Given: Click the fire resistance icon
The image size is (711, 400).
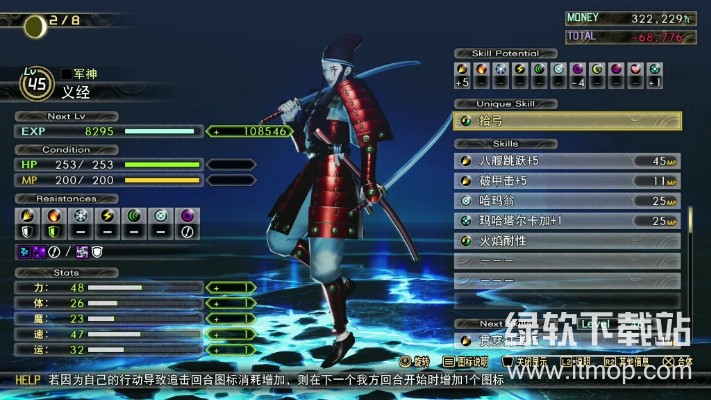Looking at the screenshot, I should [x=53, y=214].
